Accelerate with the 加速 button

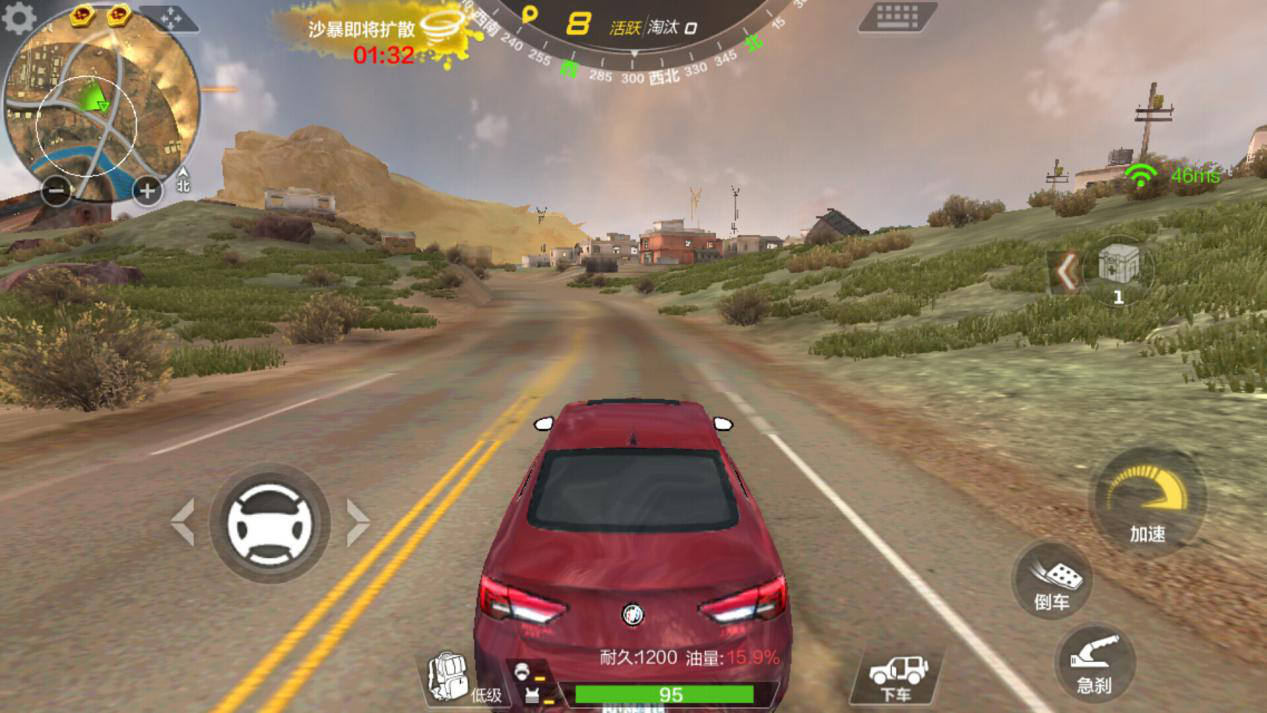tap(1148, 502)
